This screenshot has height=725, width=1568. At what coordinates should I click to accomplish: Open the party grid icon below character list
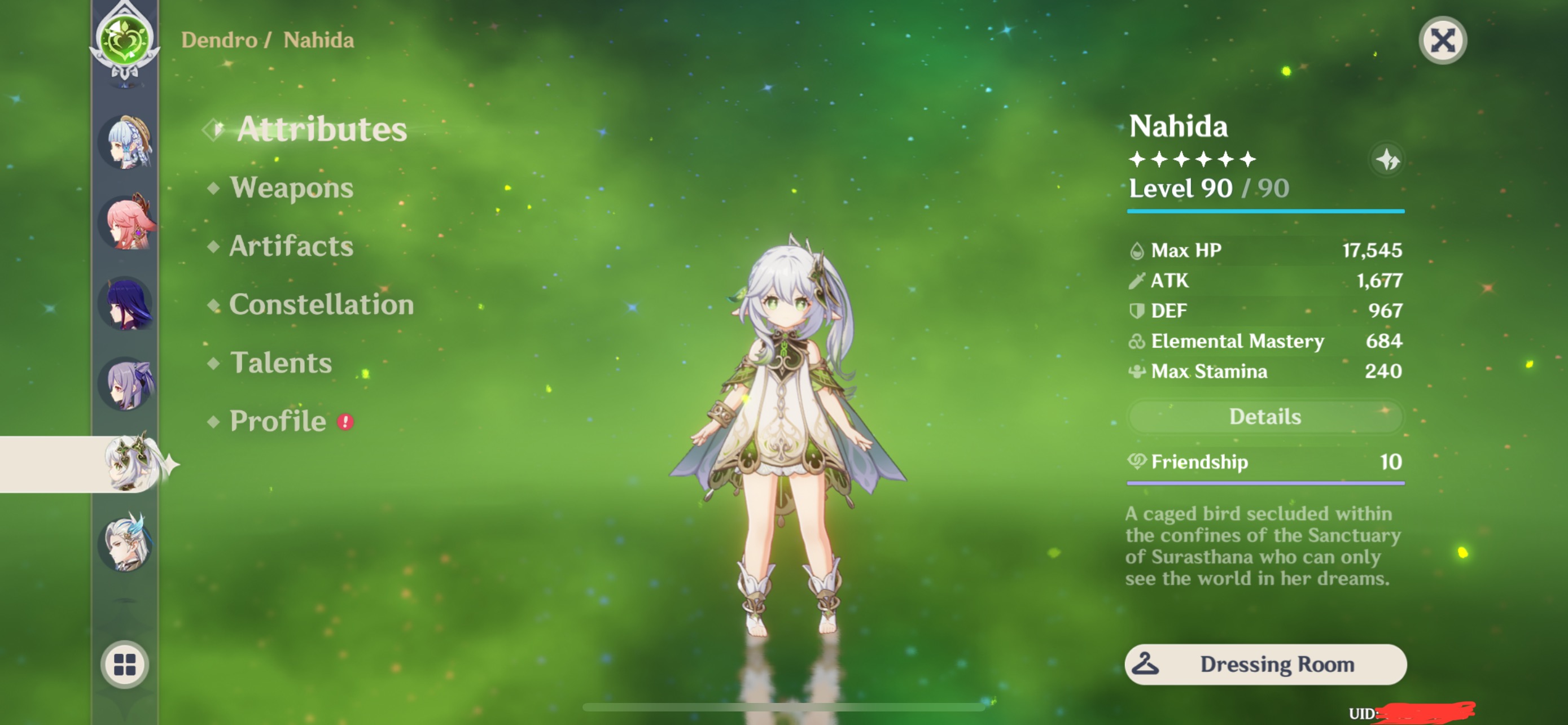pos(125,665)
